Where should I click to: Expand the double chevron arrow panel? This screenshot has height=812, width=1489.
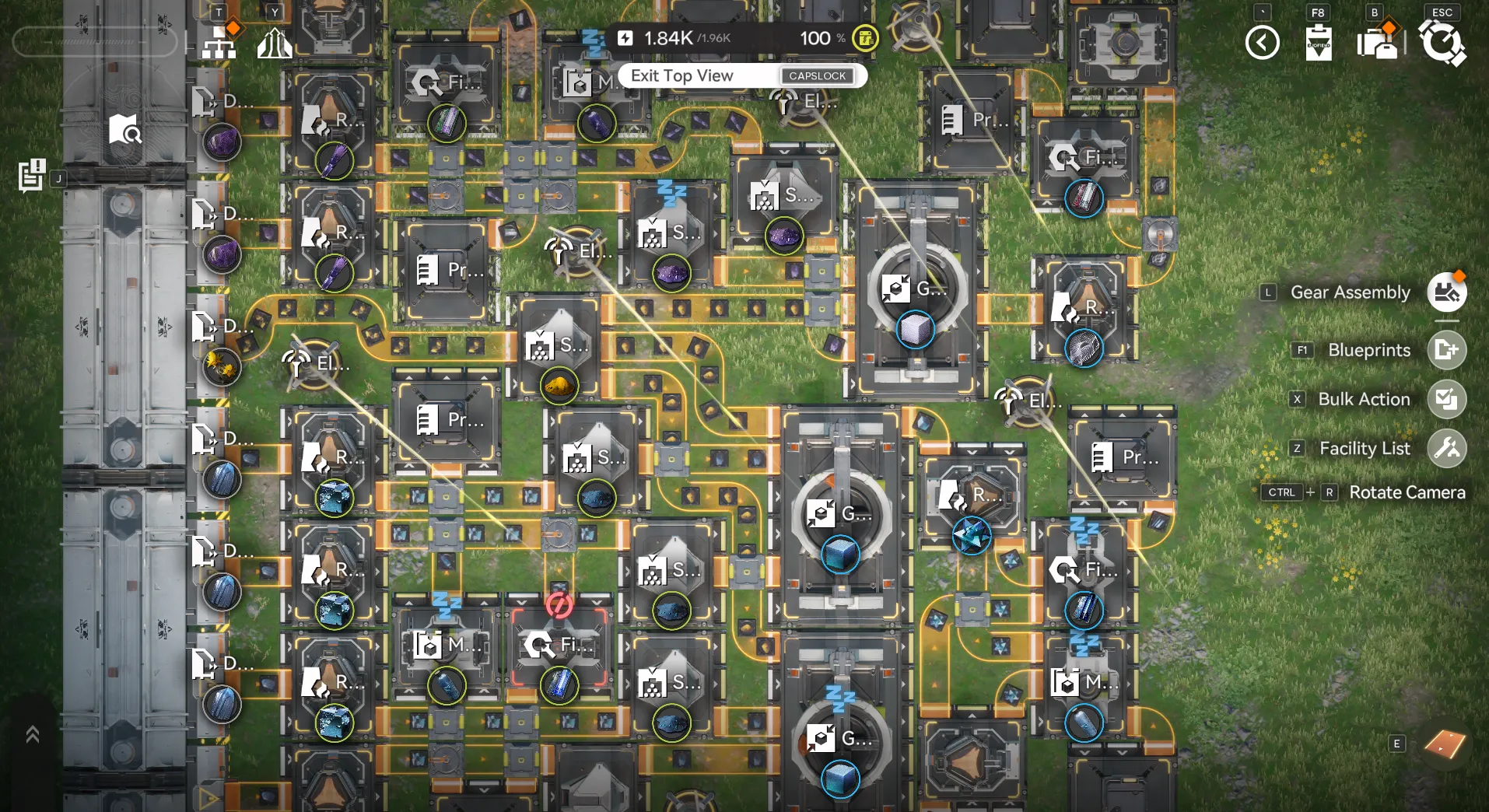coord(33,734)
